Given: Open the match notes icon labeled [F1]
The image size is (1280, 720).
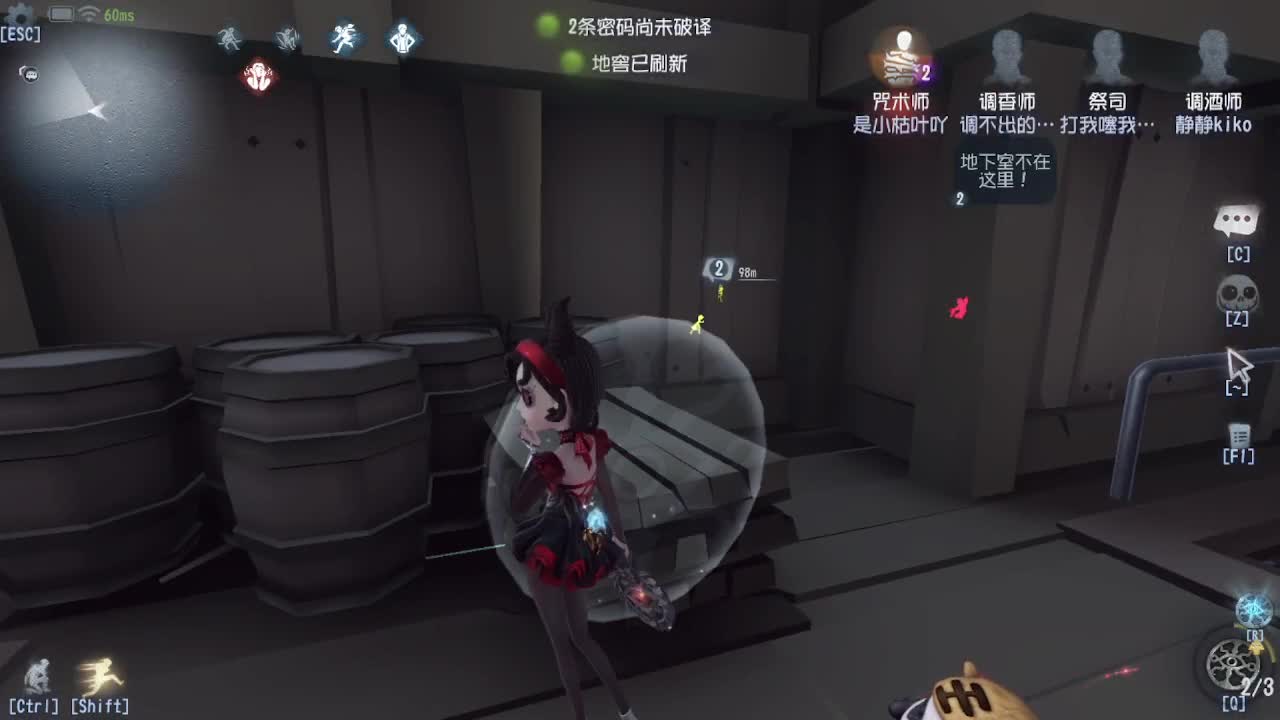Looking at the screenshot, I should click(x=1238, y=437).
